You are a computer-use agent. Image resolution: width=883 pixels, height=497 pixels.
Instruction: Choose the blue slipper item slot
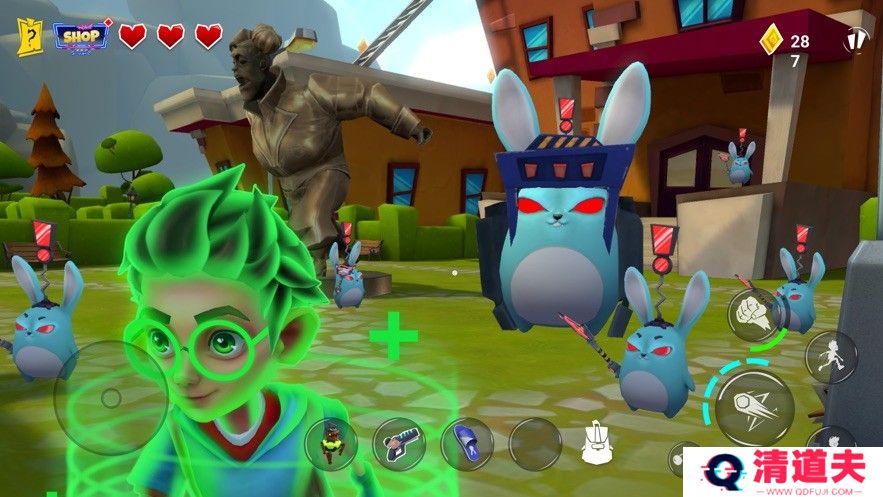pyautogui.click(x=466, y=443)
